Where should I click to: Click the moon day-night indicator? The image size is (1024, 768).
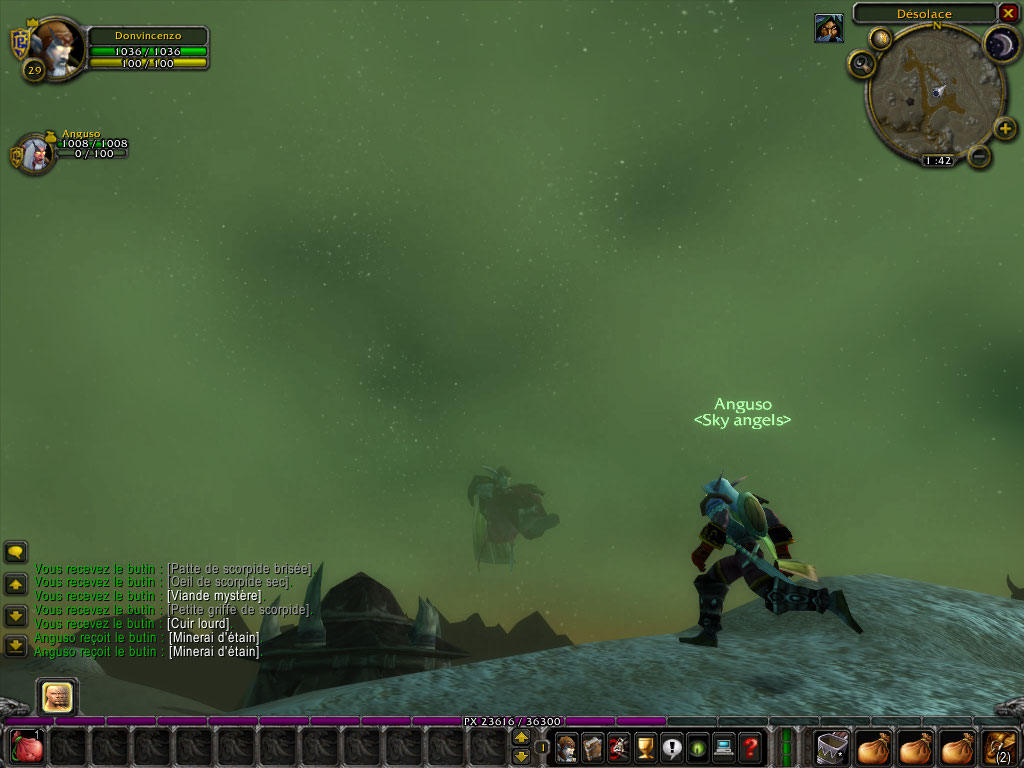tap(1001, 44)
